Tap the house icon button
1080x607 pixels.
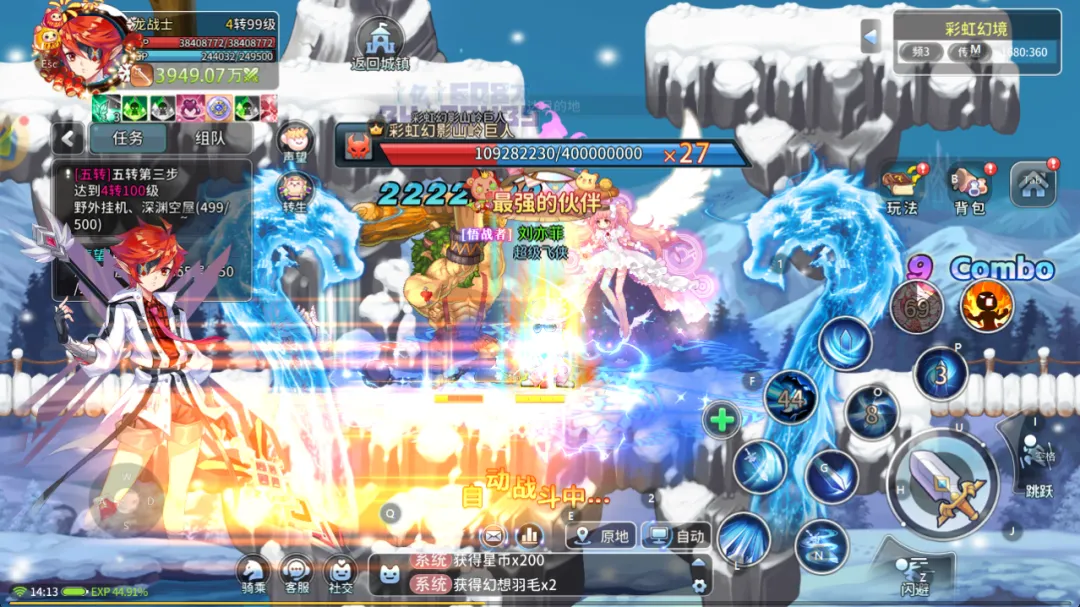1032,185
